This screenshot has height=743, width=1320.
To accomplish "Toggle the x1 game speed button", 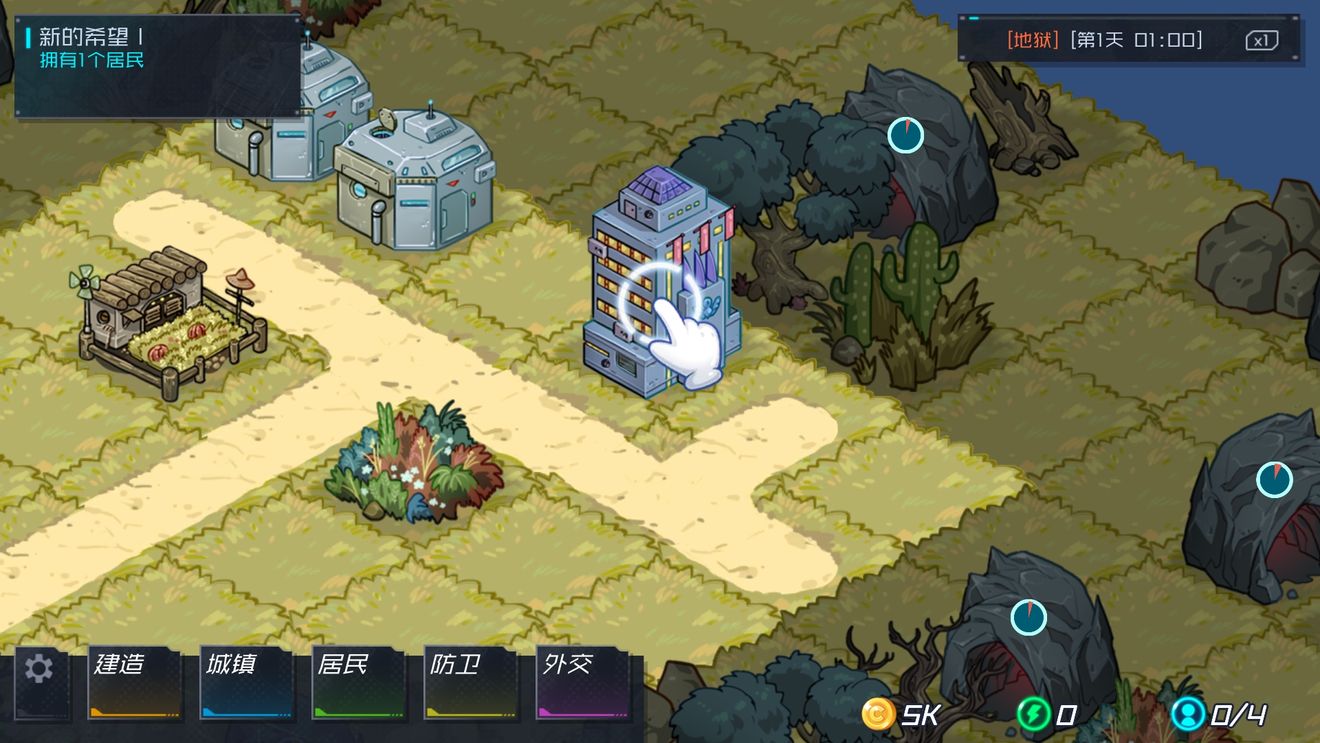I will pos(1262,40).
